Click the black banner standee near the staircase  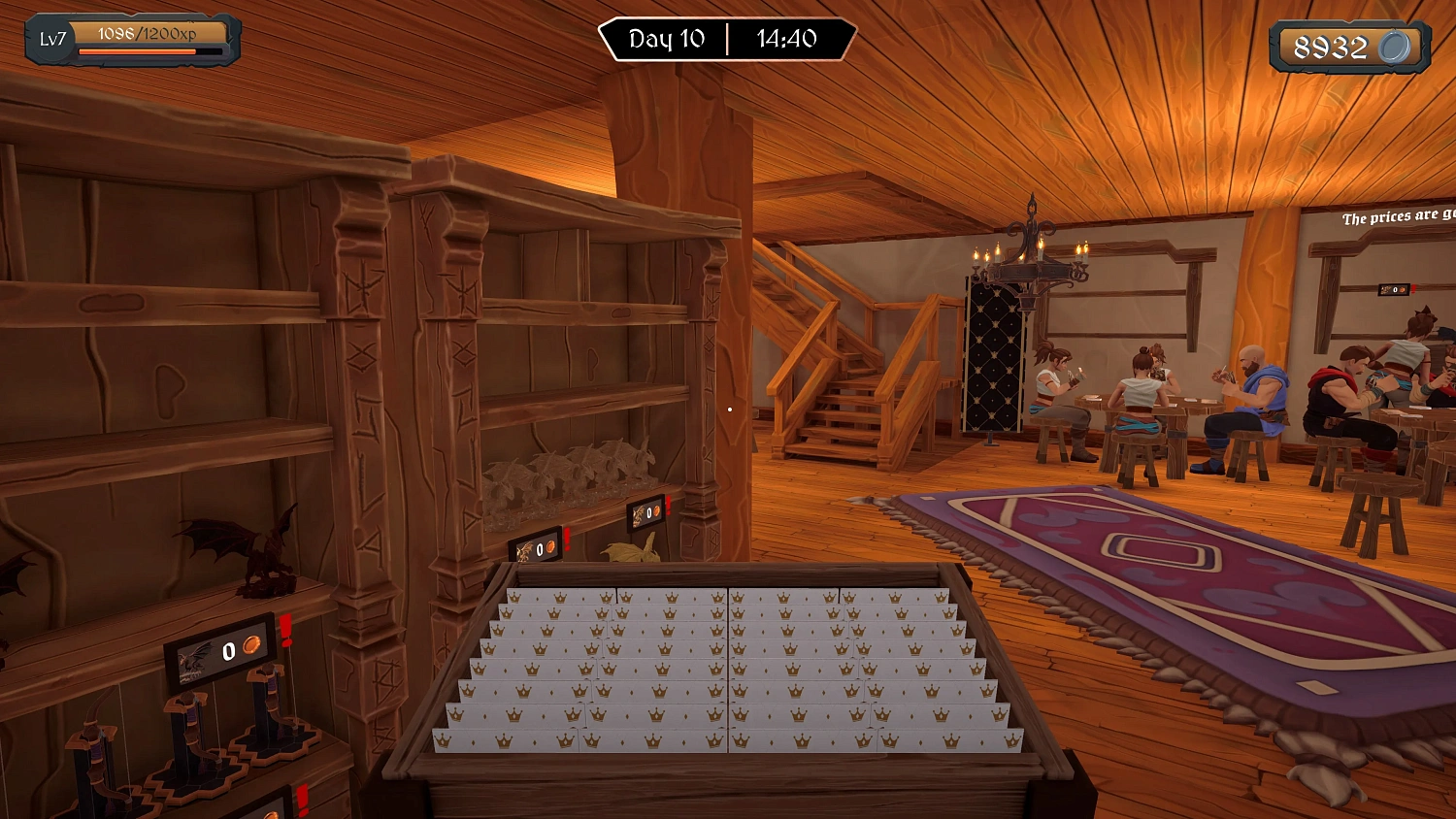992,359
